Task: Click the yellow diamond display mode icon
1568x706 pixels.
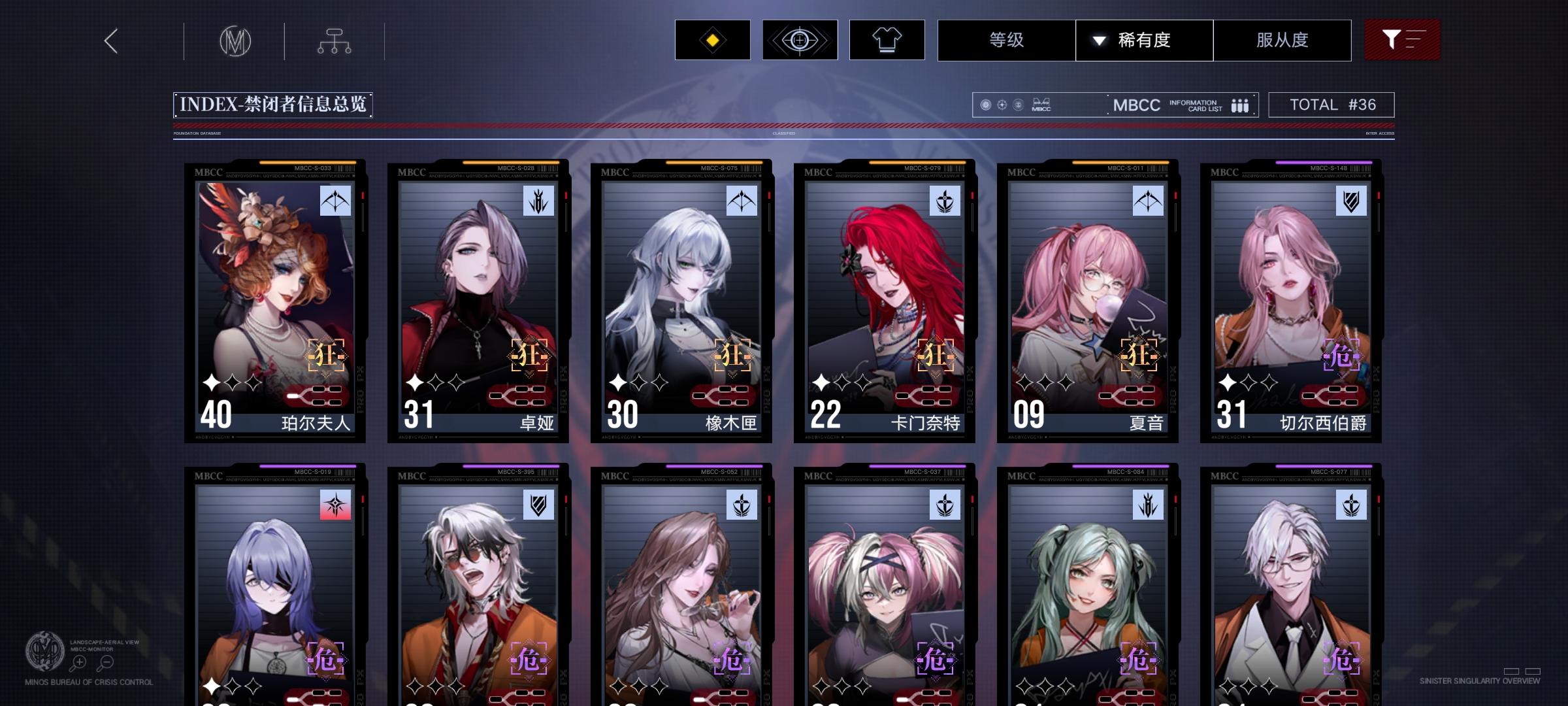Action: pos(711,39)
